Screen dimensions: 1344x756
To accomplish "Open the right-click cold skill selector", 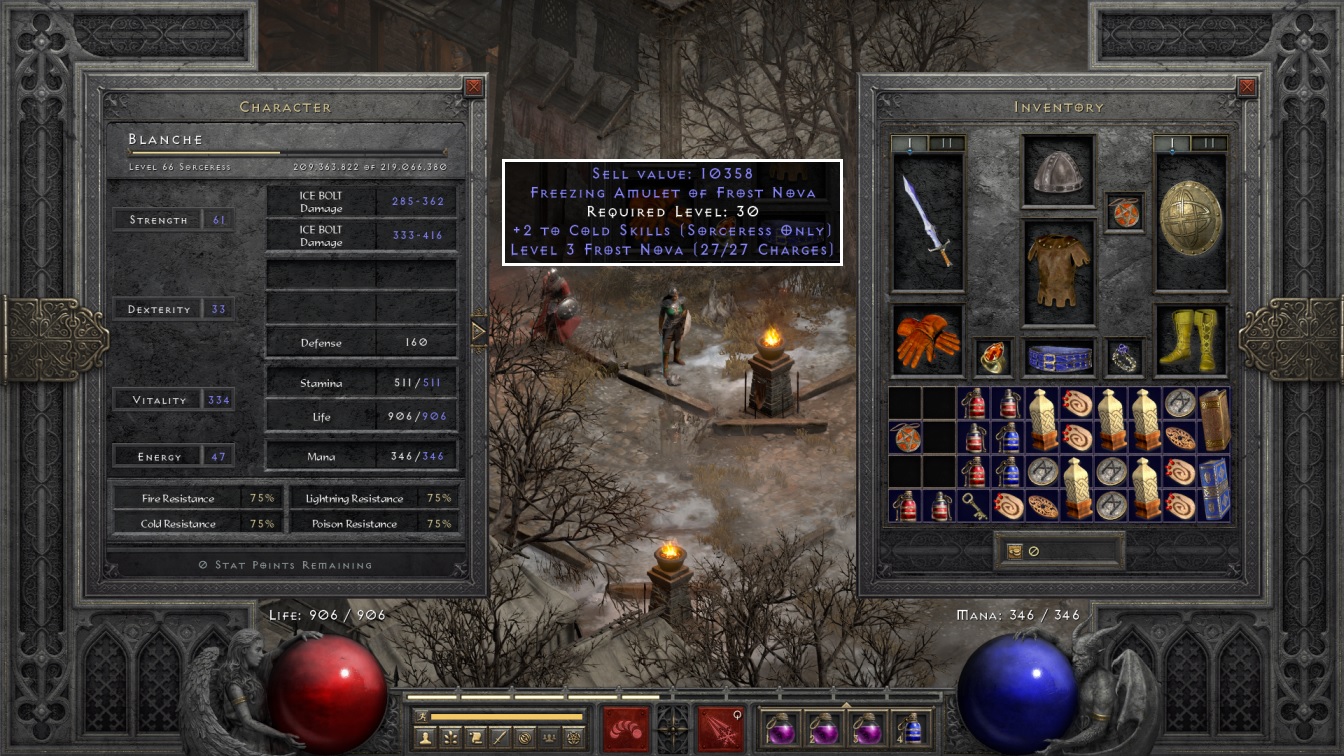I will (x=721, y=728).
